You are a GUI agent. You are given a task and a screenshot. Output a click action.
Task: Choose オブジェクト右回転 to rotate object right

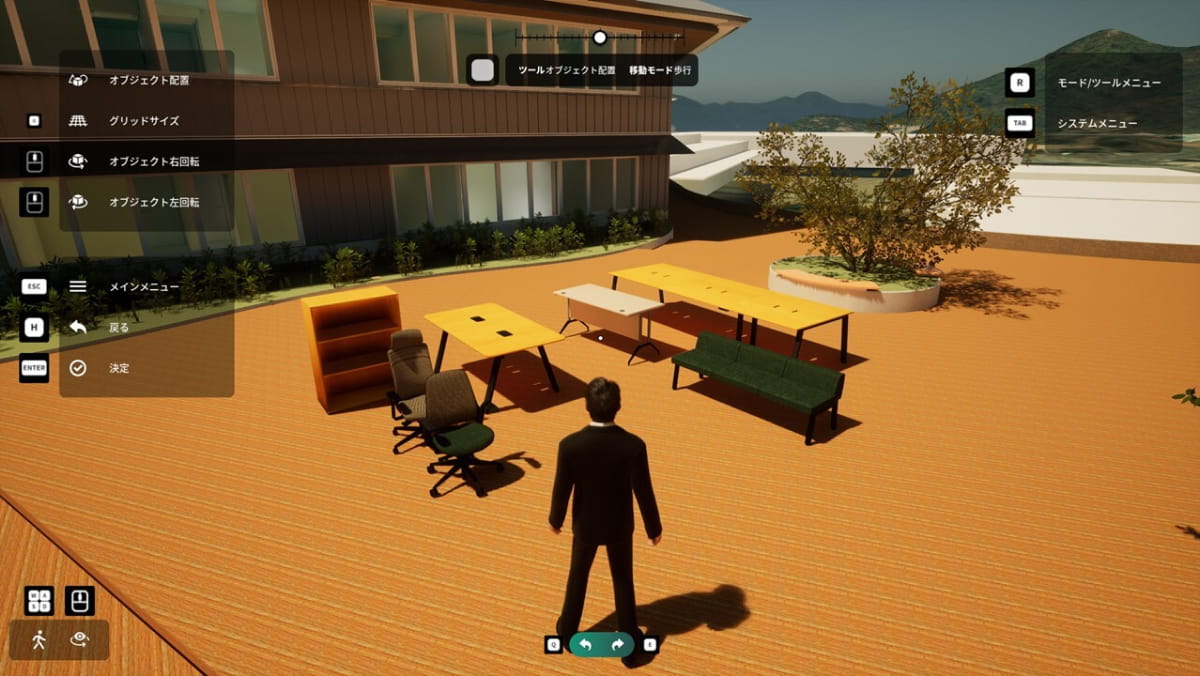tap(154, 161)
